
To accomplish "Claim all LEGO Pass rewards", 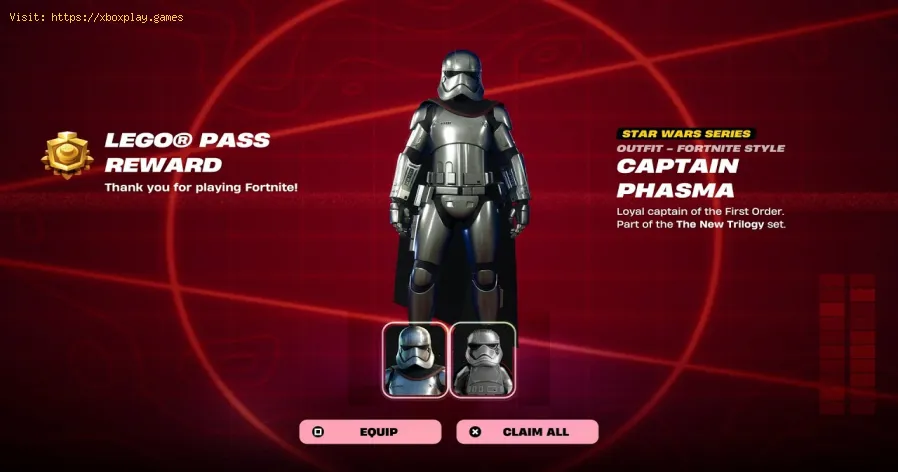I will click(x=527, y=432).
